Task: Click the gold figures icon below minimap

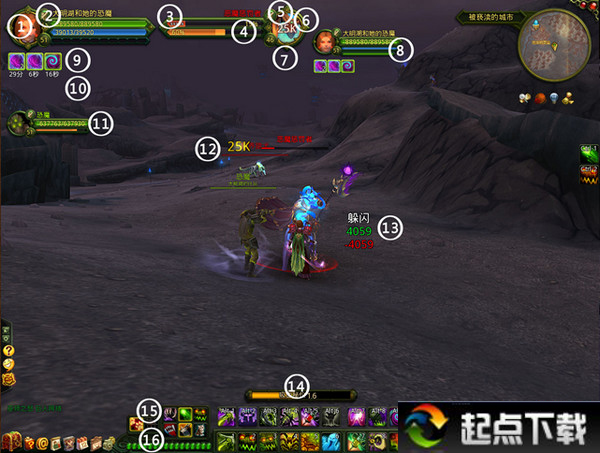Action: 568,97
